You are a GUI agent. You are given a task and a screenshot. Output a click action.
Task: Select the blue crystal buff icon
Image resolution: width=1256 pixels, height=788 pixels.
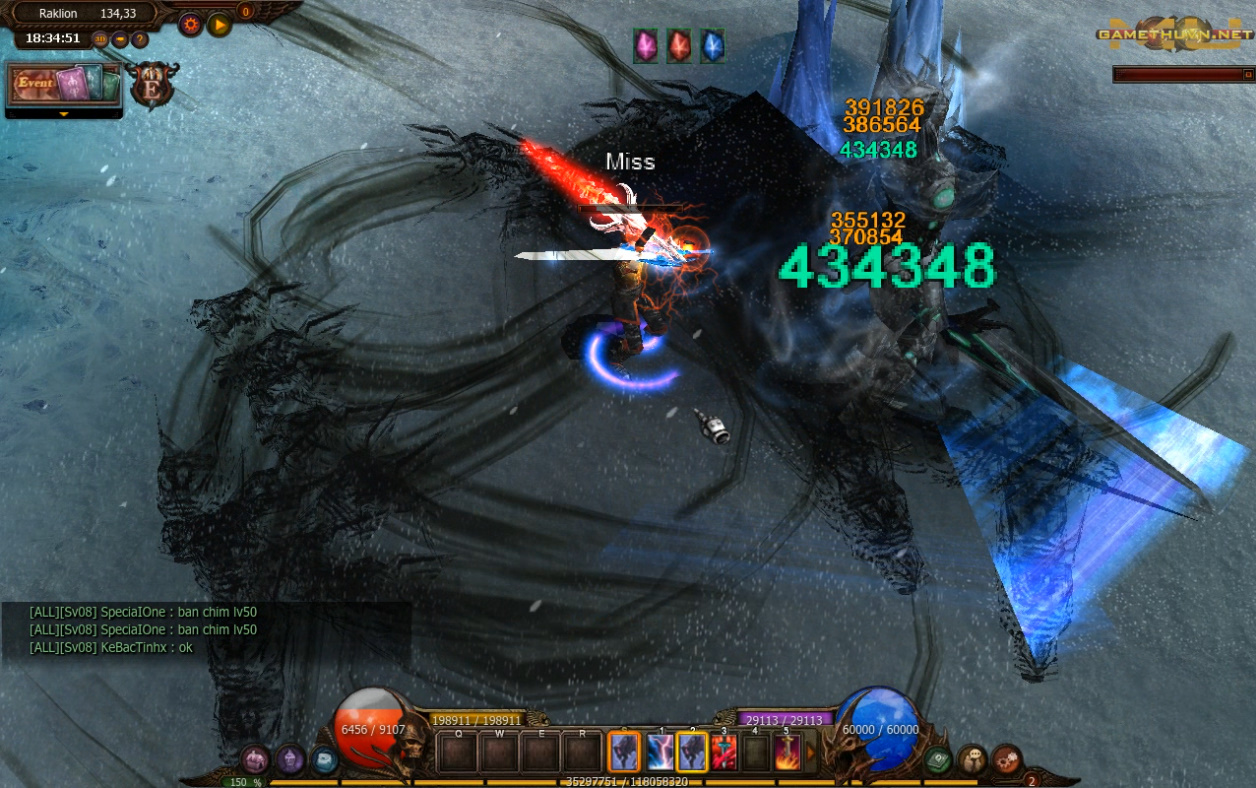click(x=712, y=45)
